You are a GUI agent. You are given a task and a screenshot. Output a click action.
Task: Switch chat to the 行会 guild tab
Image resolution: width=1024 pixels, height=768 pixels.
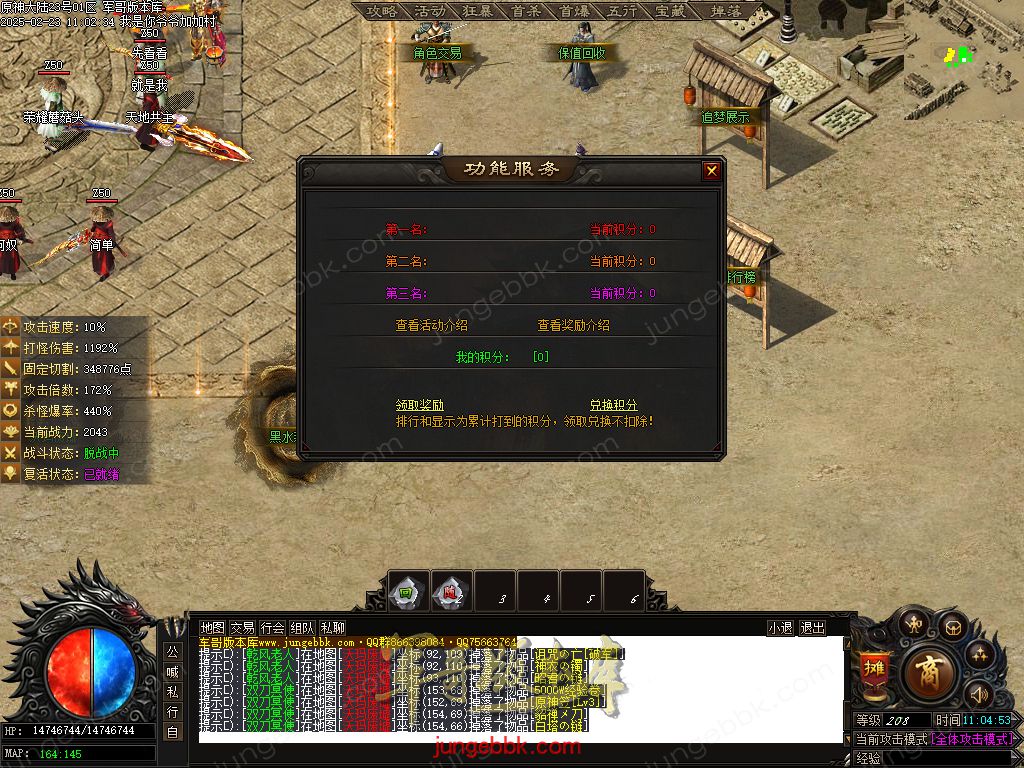click(273, 628)
